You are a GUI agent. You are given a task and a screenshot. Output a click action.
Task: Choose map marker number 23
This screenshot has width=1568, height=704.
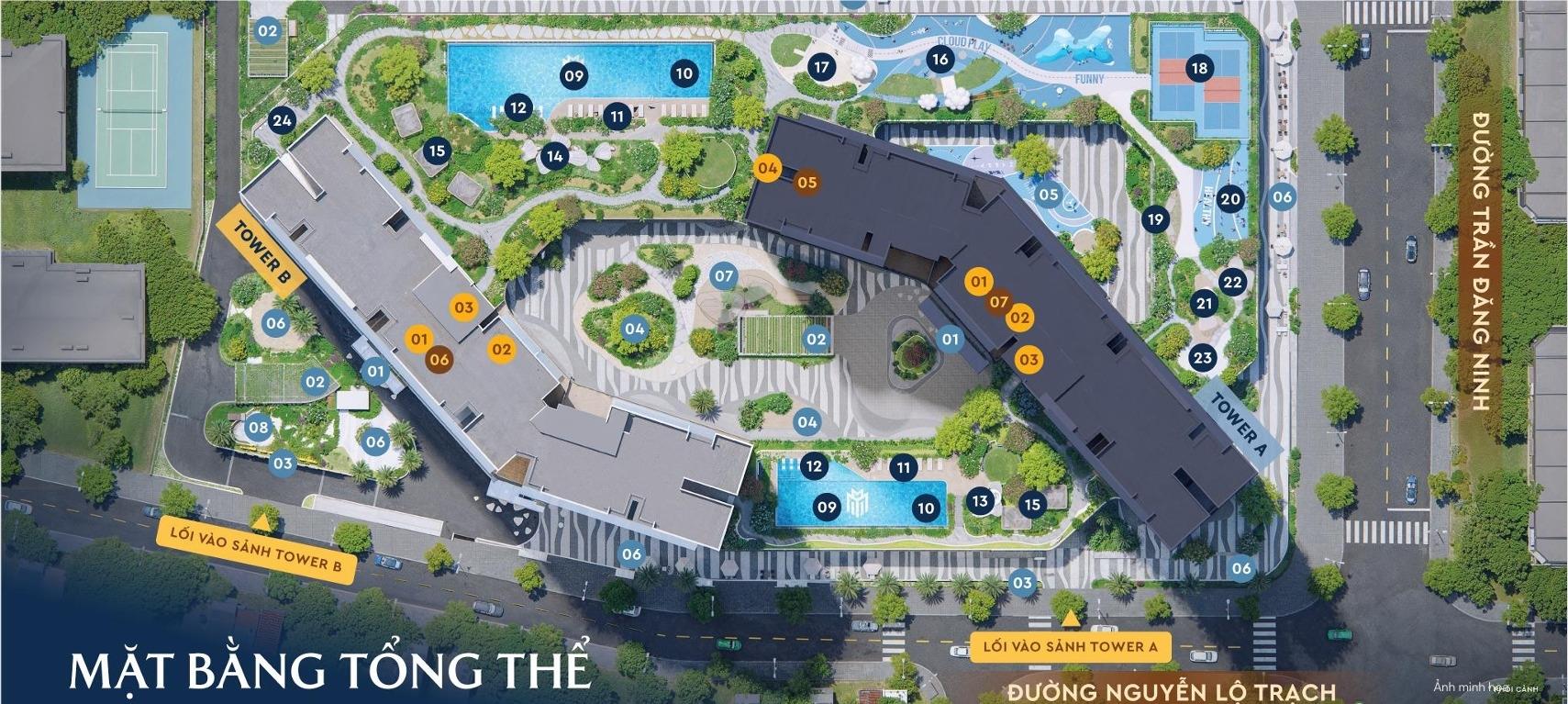click(x=1202, y=358)
